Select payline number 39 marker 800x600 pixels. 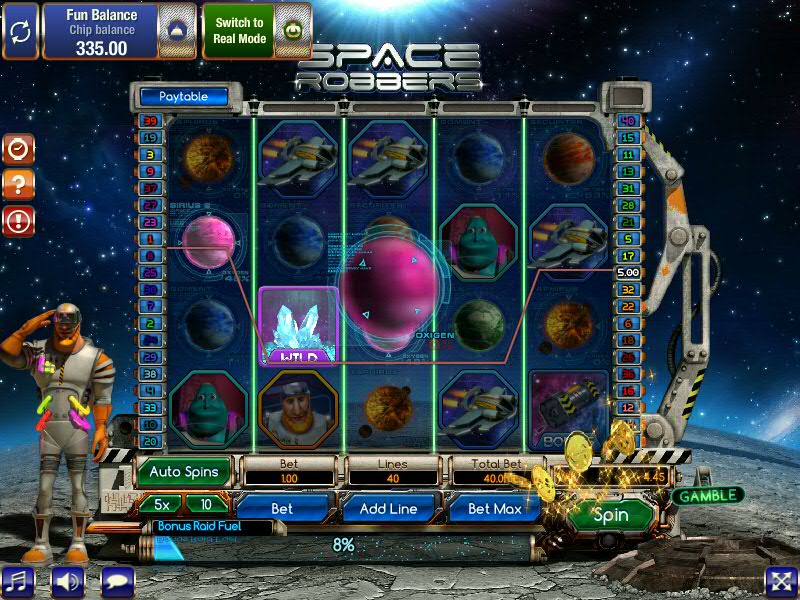click(150, 121)
